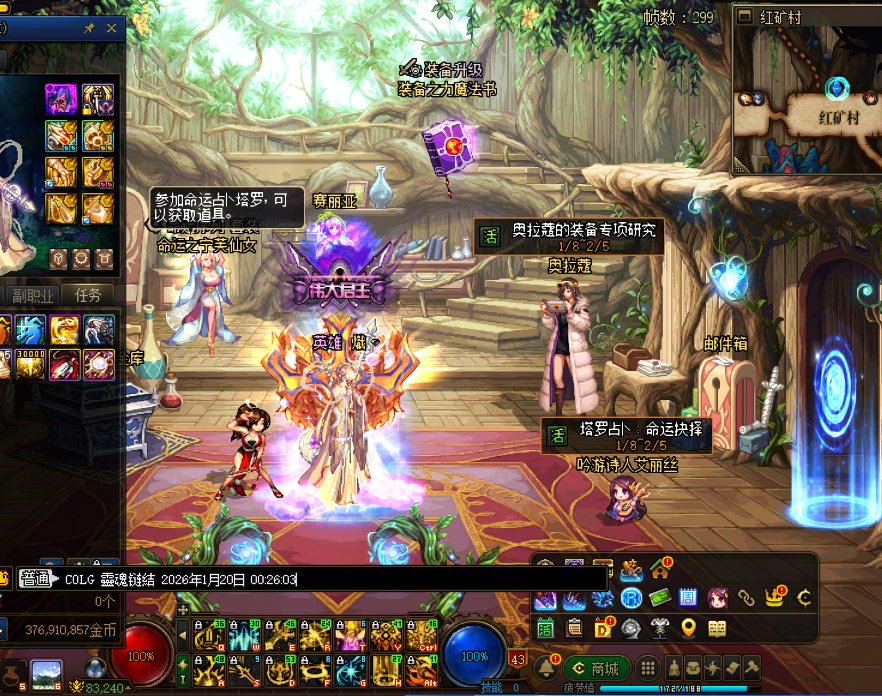Screen dimensions: 882x696
Task: Click the hammer icon beside the shop
Action: [x=752, y=668]
